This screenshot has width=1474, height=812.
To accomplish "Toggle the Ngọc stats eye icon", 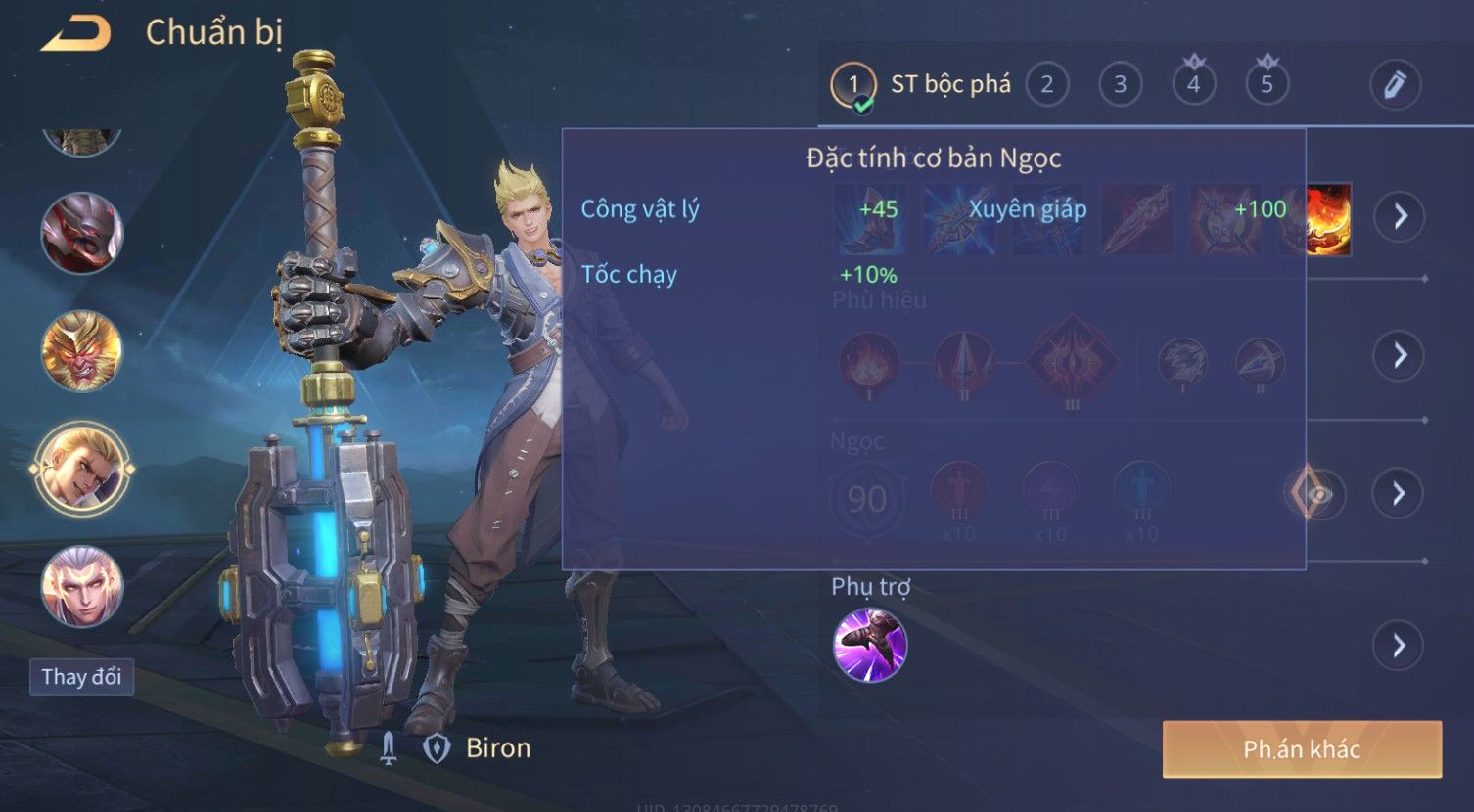I will 1317,494.
